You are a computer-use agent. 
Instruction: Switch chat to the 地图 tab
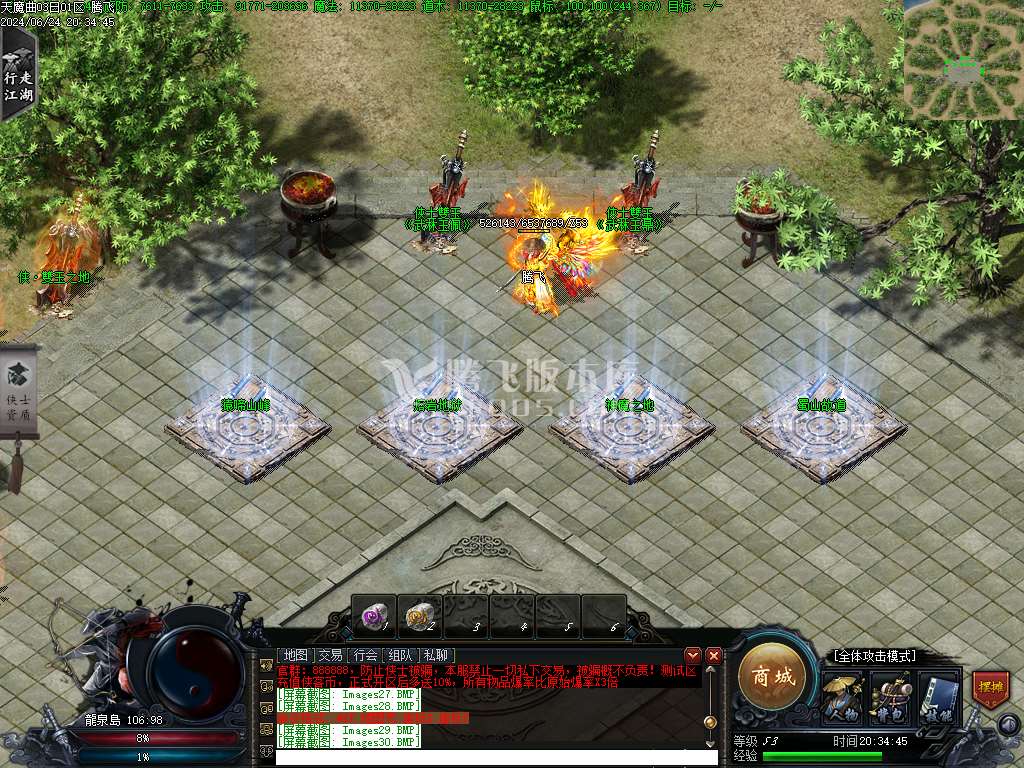pos(295,655)
